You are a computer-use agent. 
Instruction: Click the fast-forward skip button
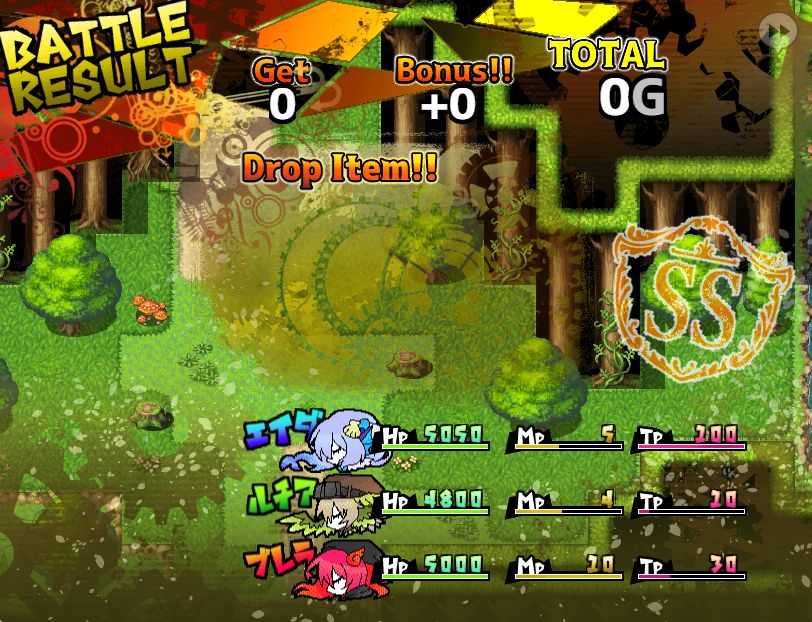(776, 30)
